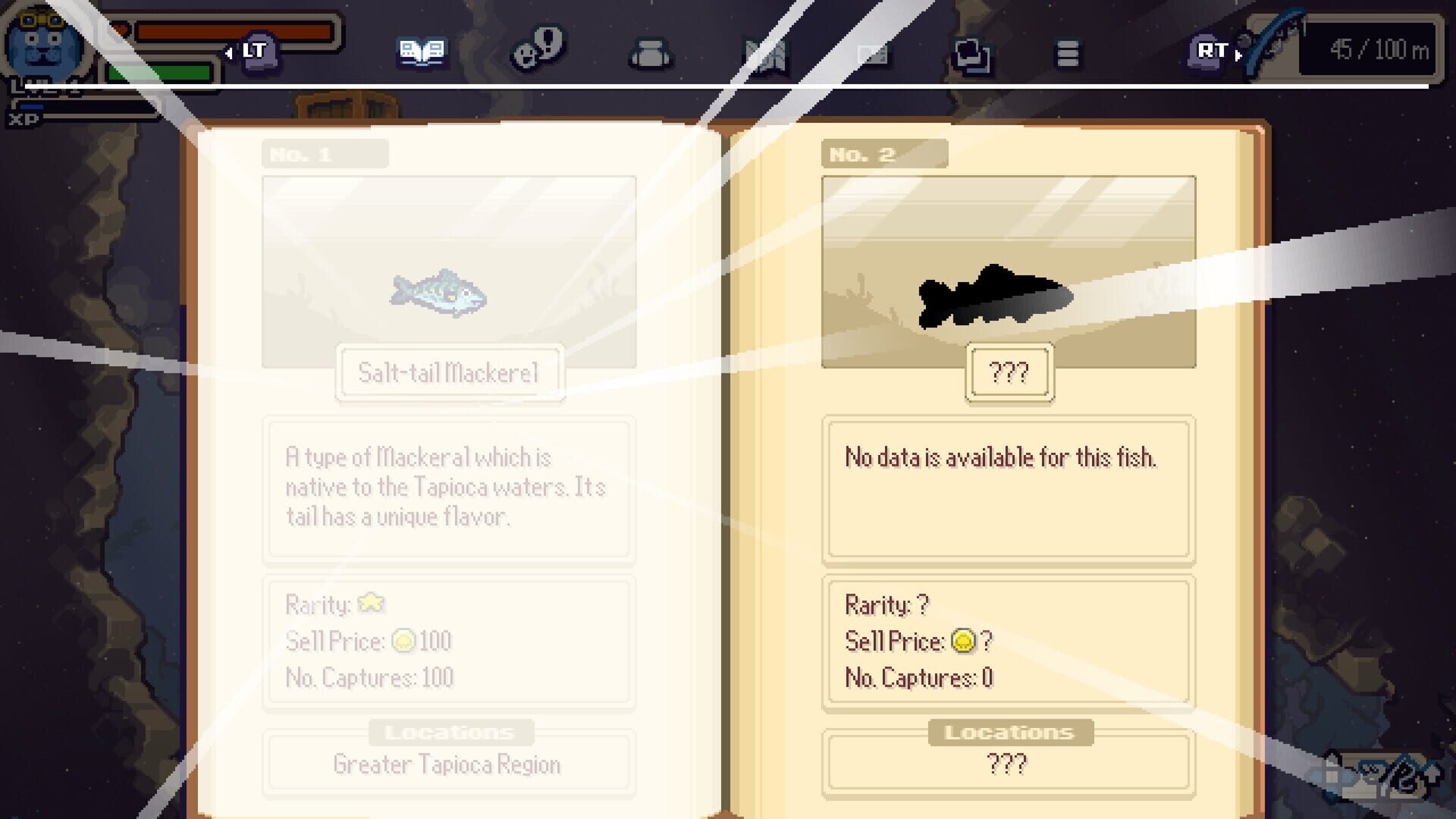Click the Salt-tail Mackerel name plate
The image size is (1456, 819).
coord(447,372)
